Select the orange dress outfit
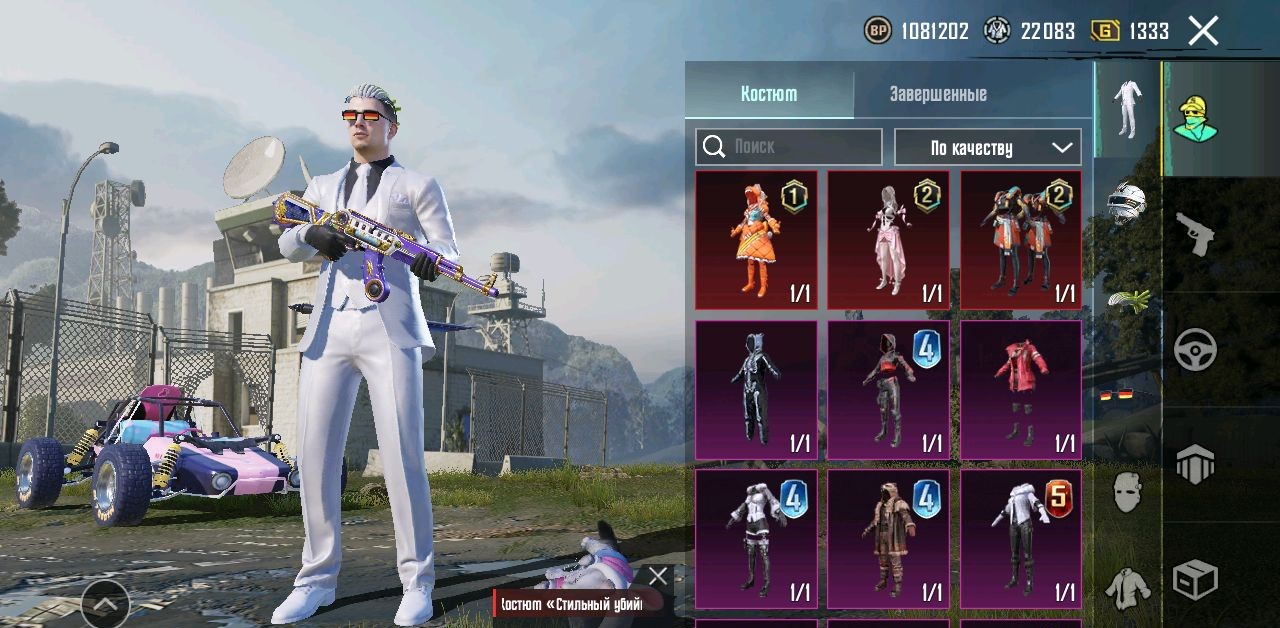Viewport: 1280px width, 628px height. click(756, 240)
